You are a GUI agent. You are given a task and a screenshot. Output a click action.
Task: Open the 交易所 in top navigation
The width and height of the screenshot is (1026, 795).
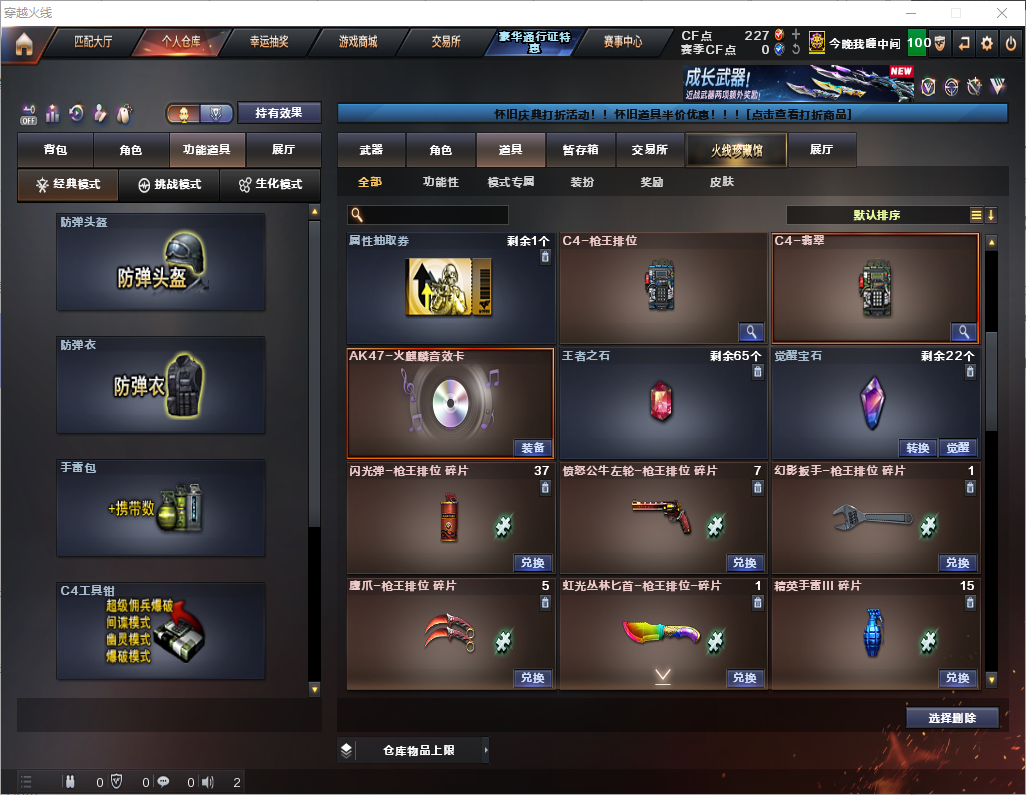click(x=446, y=42)
